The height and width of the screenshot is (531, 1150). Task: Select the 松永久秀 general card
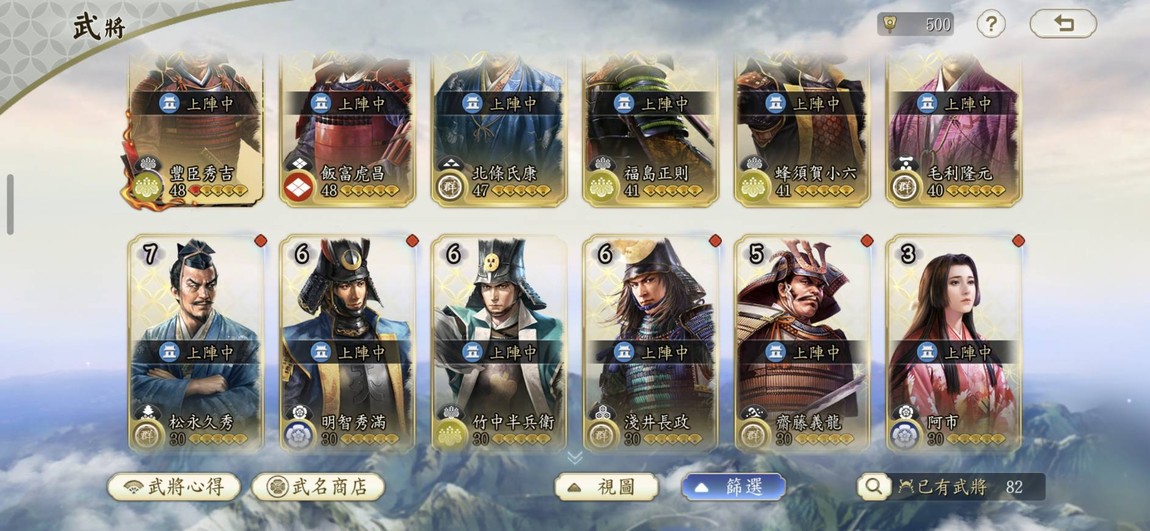(x=196, y=342)
